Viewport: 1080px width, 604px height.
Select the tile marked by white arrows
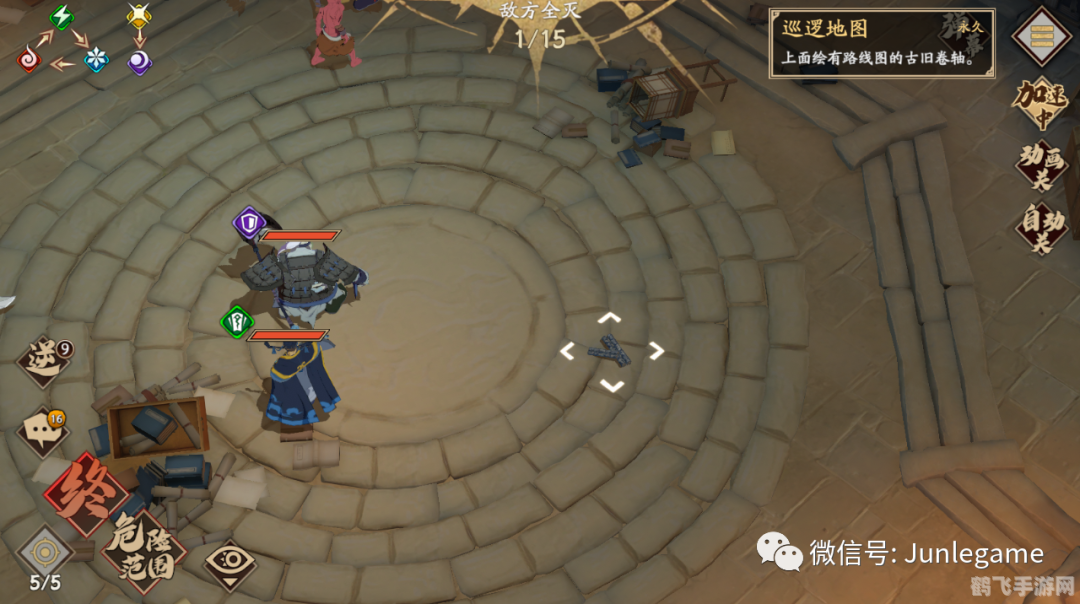611,351
